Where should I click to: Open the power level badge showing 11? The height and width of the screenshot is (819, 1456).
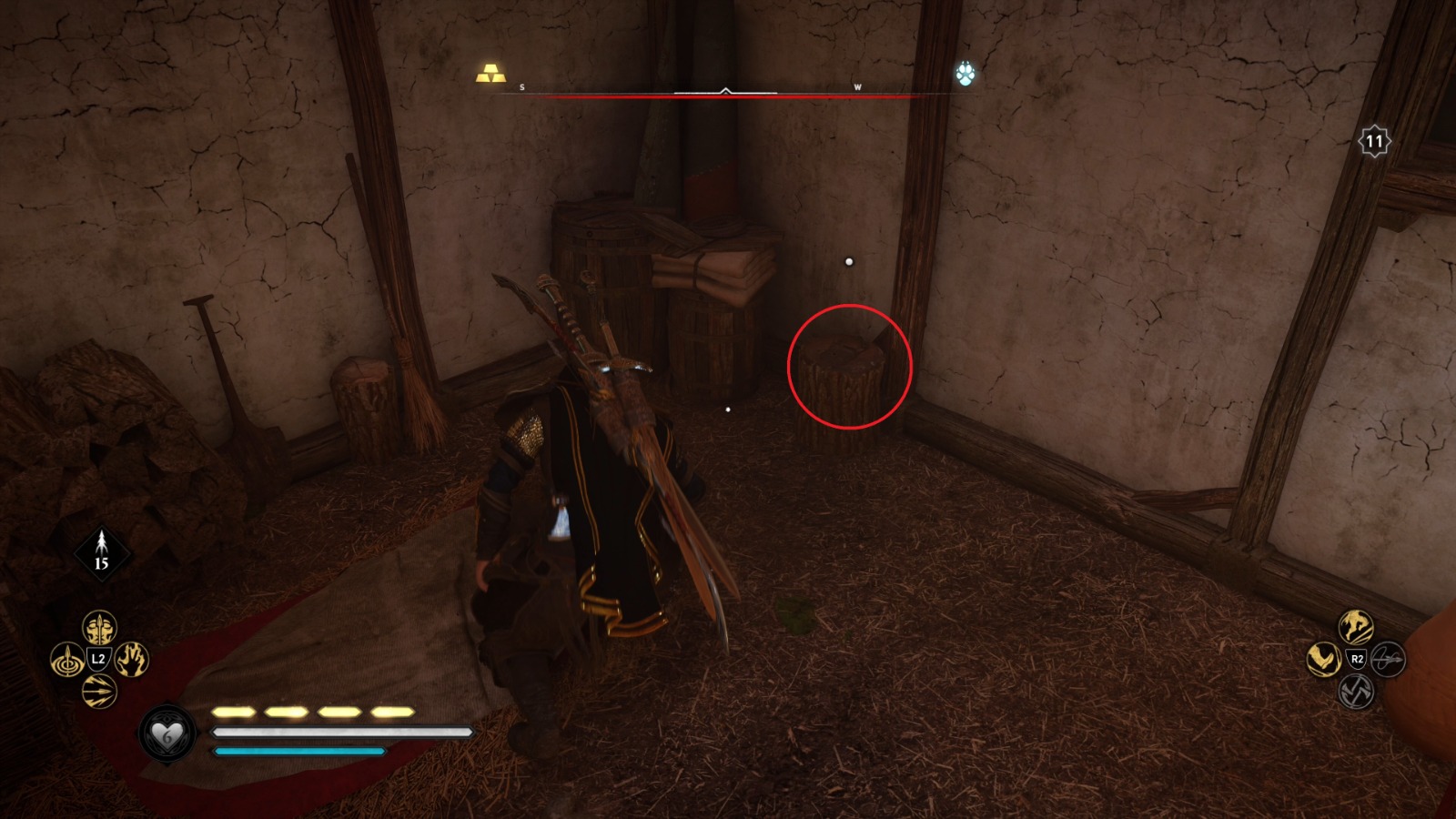(x=1374, y=140)
